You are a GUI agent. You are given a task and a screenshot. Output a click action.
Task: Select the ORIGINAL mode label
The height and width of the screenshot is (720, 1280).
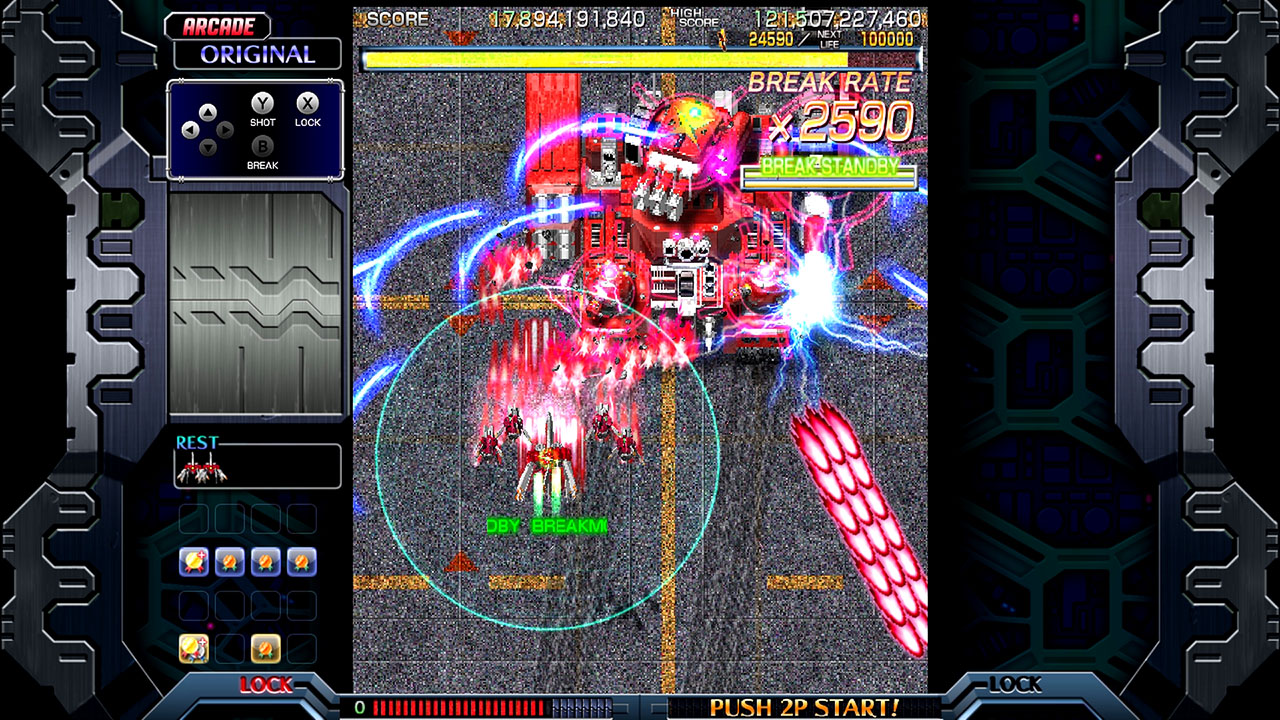[x=258, y=54]
